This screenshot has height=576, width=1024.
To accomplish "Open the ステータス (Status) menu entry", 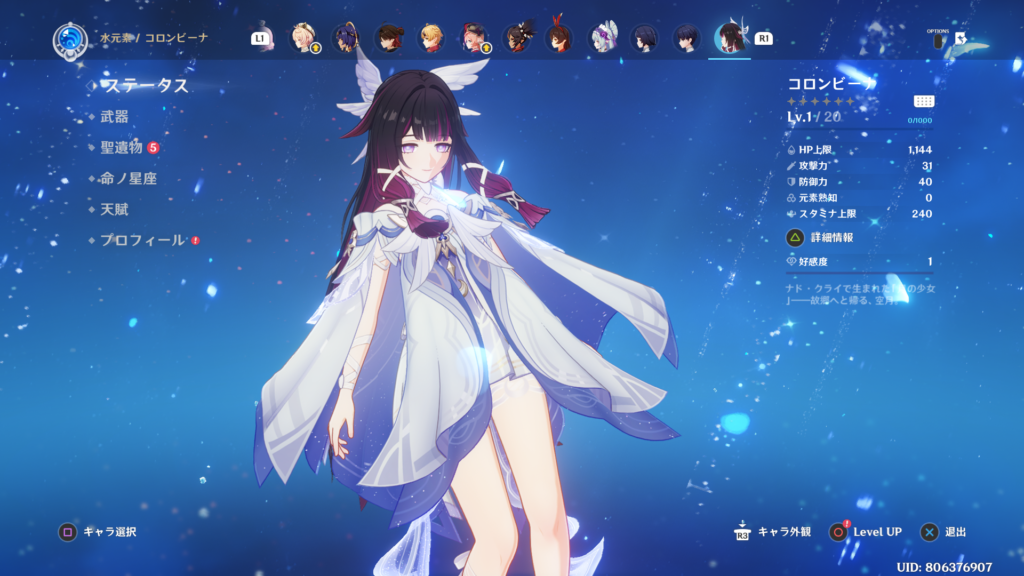I will point(146,86).
